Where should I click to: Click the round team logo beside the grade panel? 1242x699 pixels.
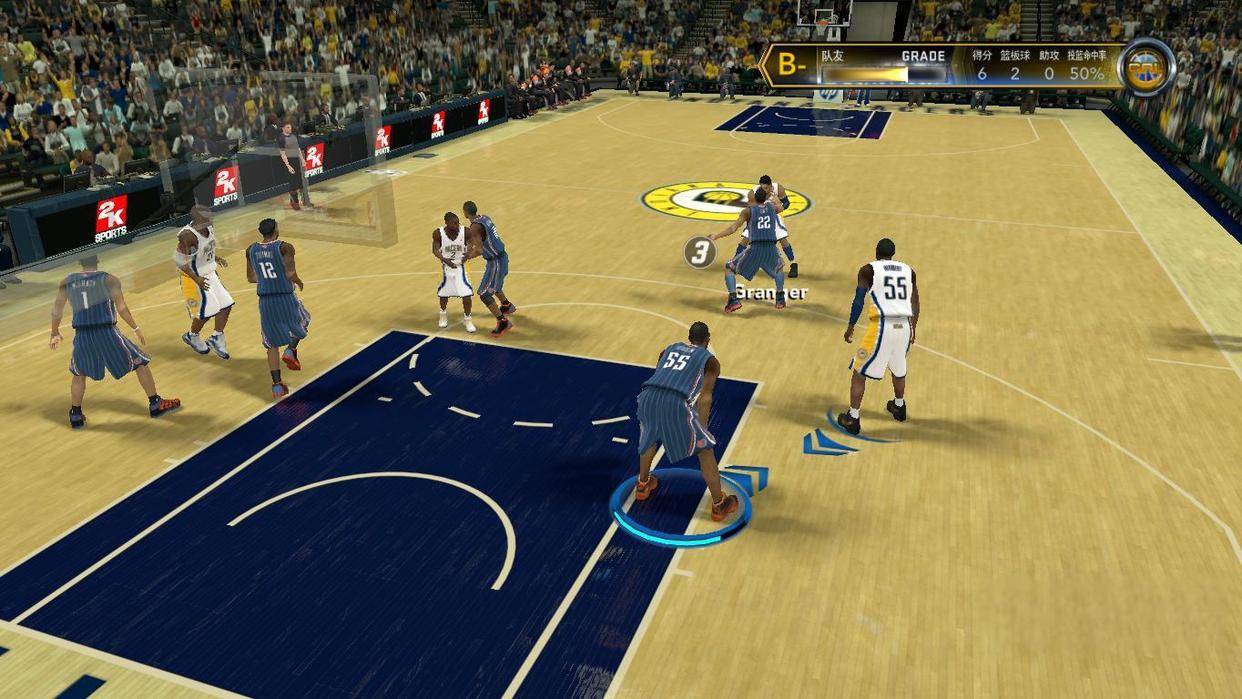(x=1145, y=67)
